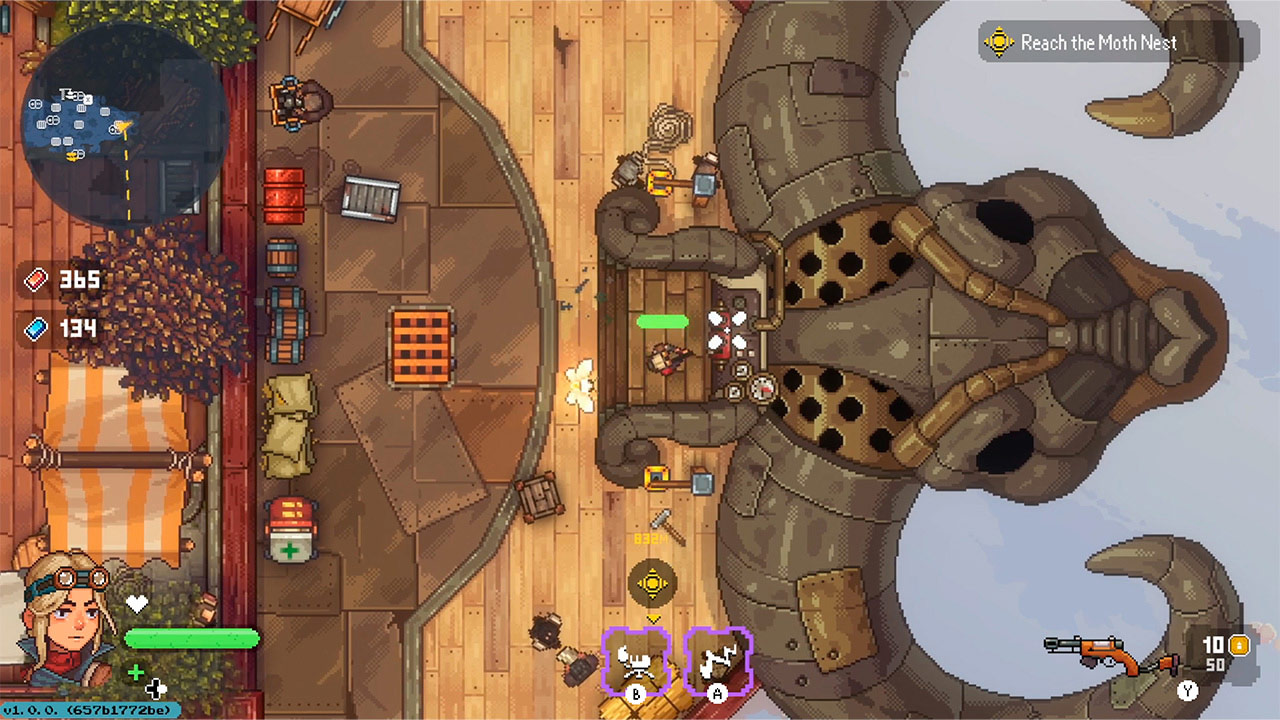The height and width of the screenshot is (720, 1280).
Task: Click the D-pad movement indicator icon
Action: tap(157, 688)
